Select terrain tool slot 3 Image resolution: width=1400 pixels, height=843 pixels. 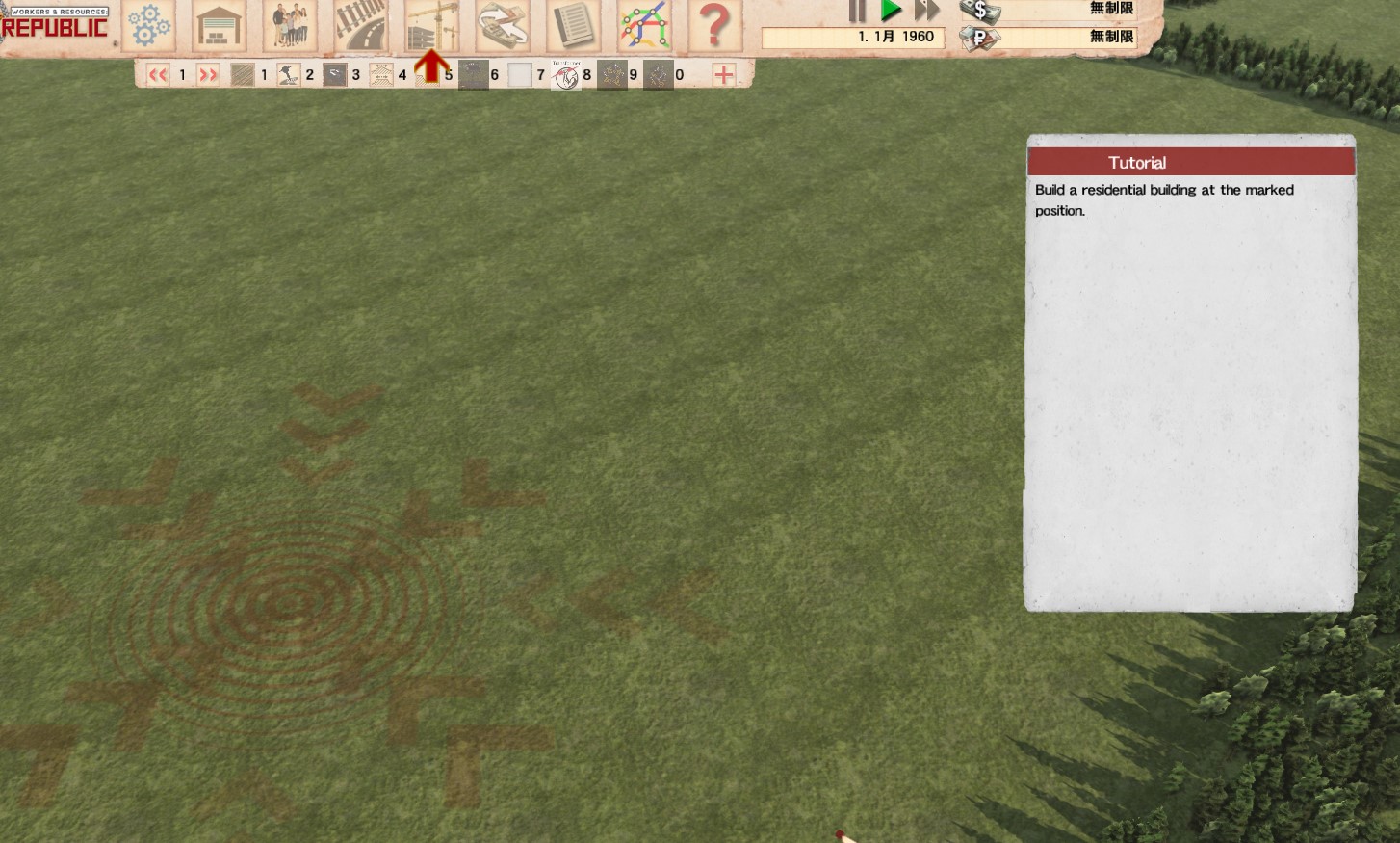tap(335, 75)
